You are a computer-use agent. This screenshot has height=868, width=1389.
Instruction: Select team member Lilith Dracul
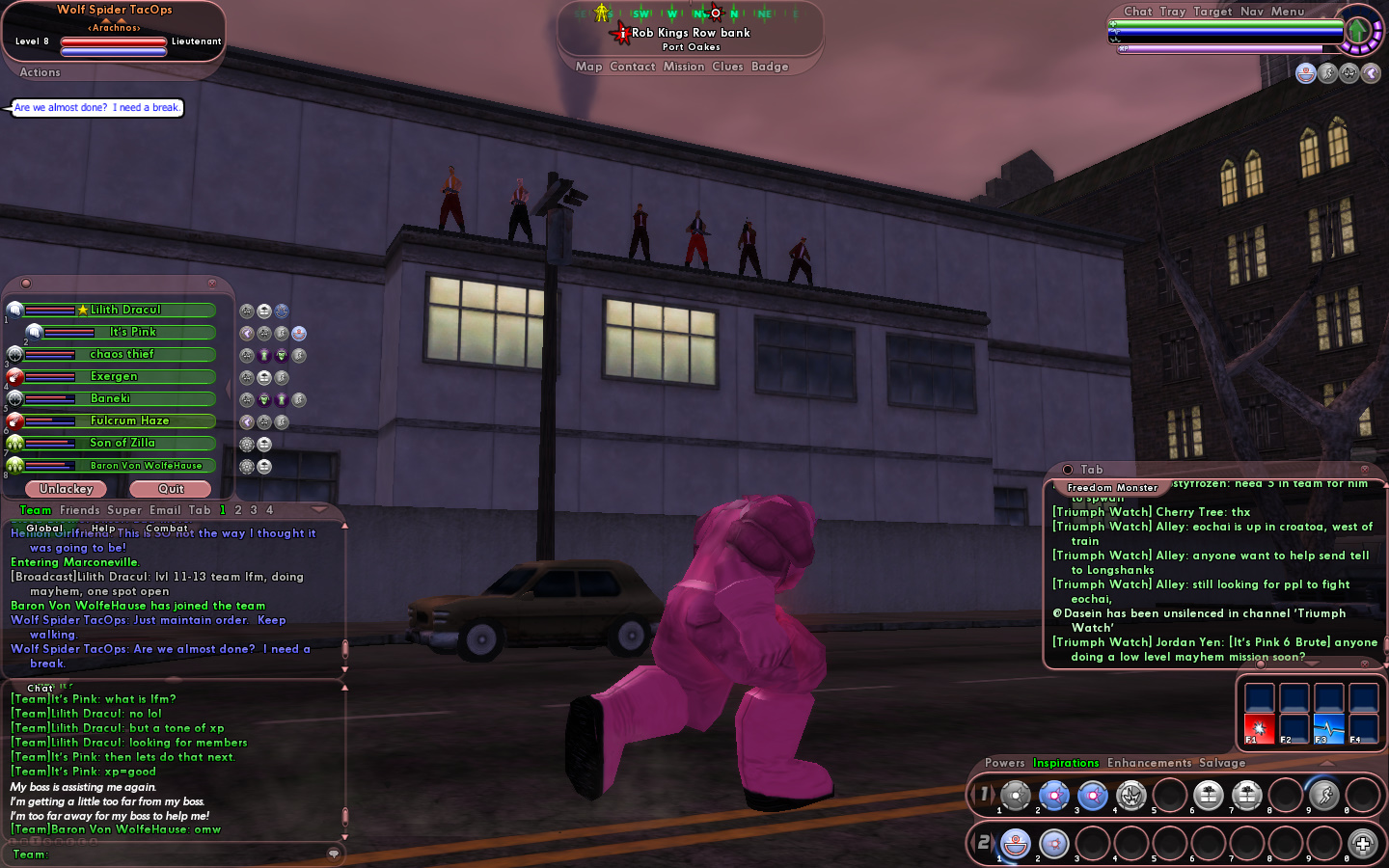[125, 310]
